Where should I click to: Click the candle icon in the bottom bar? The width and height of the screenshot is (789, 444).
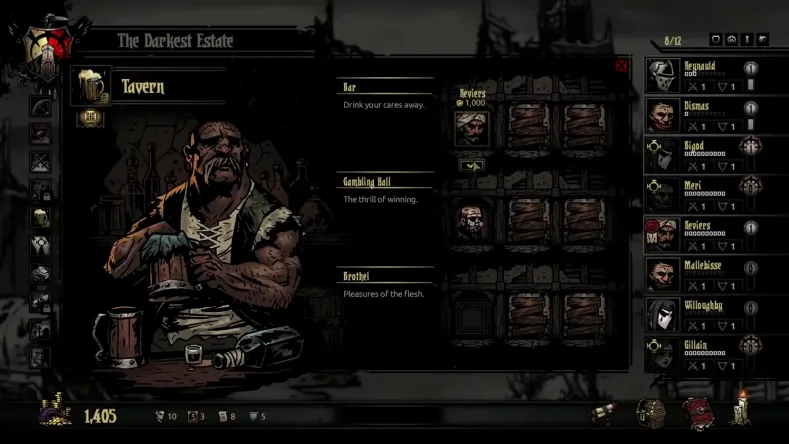741,410
